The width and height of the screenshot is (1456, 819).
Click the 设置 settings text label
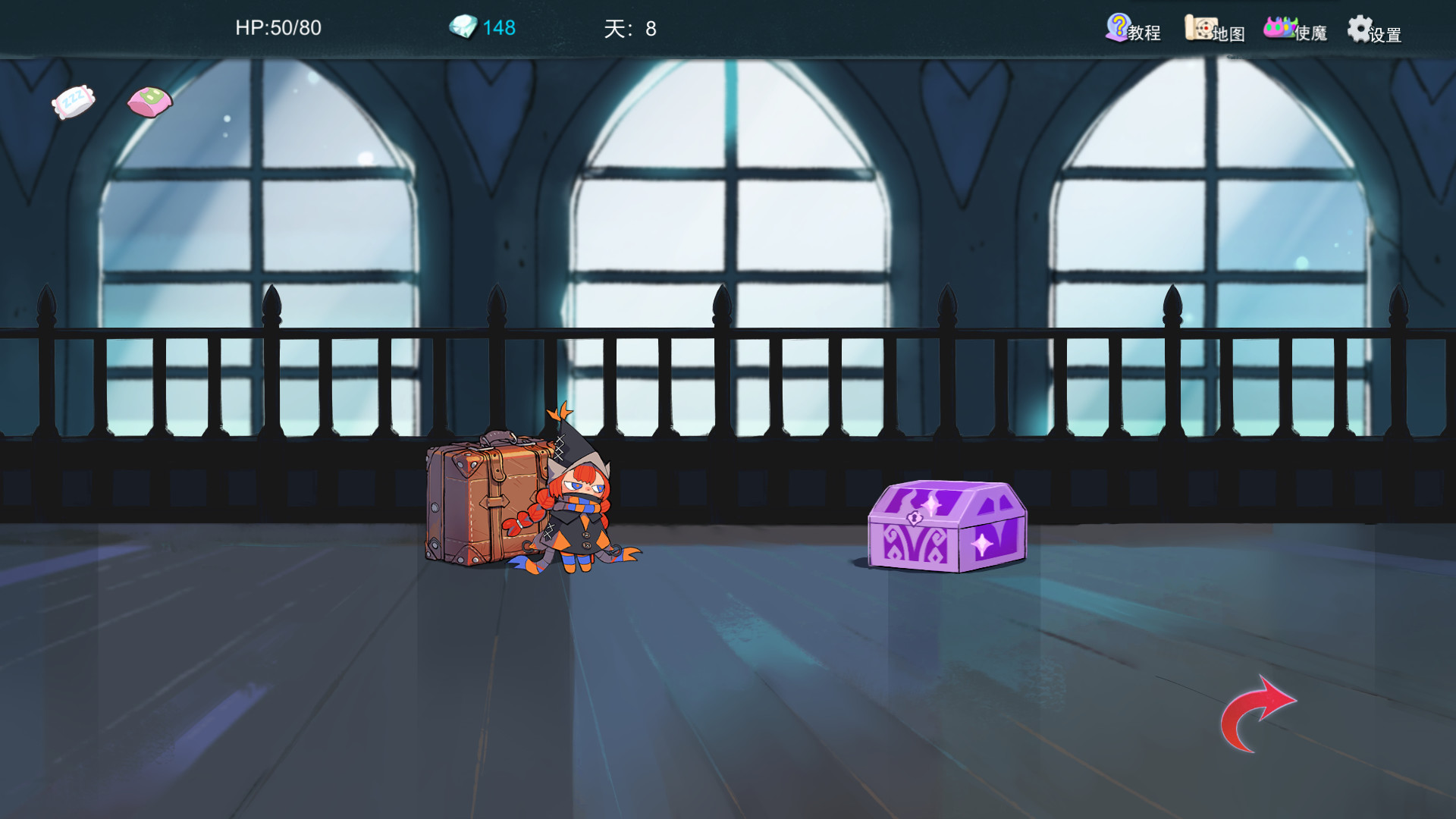tap(1386, 35)
